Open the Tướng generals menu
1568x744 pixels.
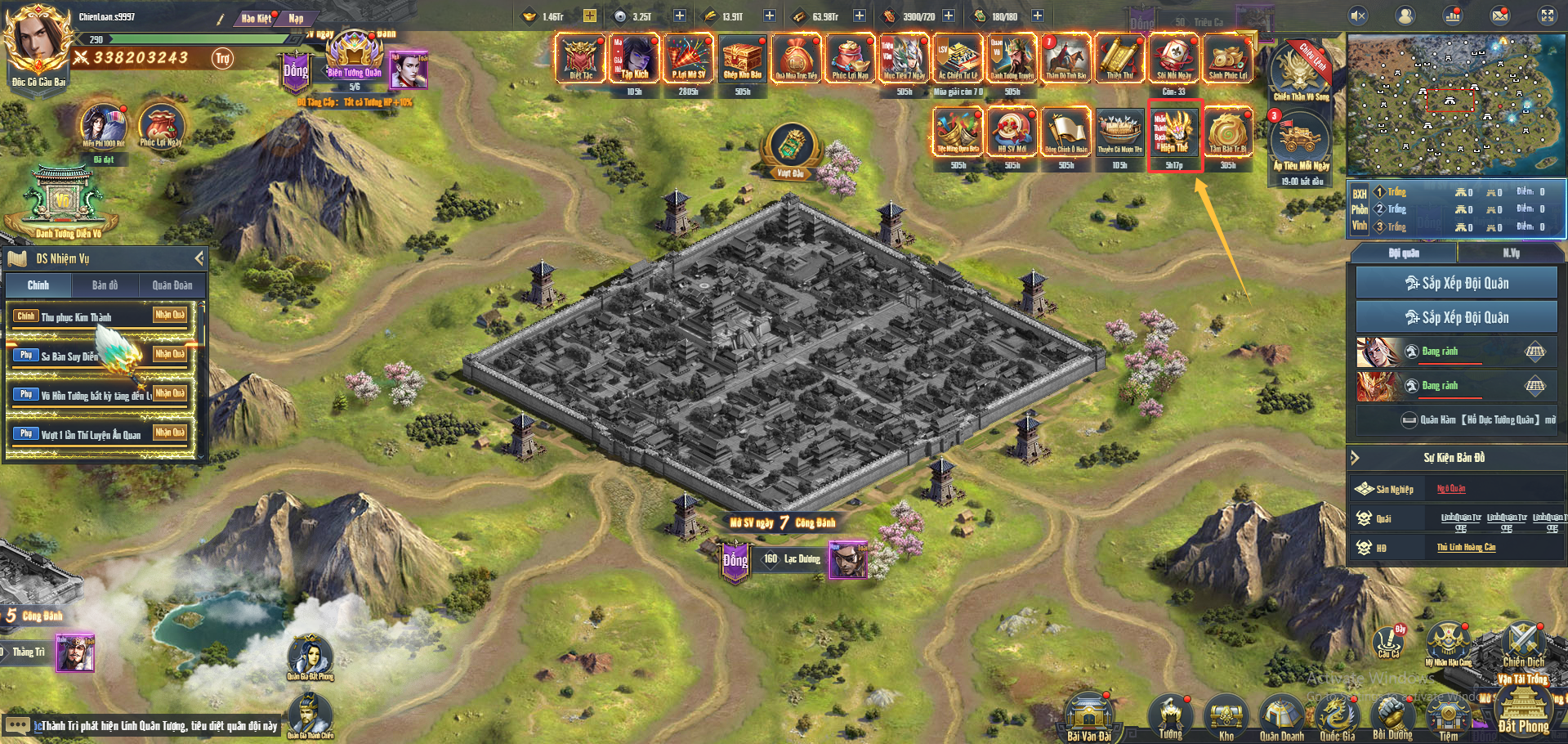(x=1171, y=717)
